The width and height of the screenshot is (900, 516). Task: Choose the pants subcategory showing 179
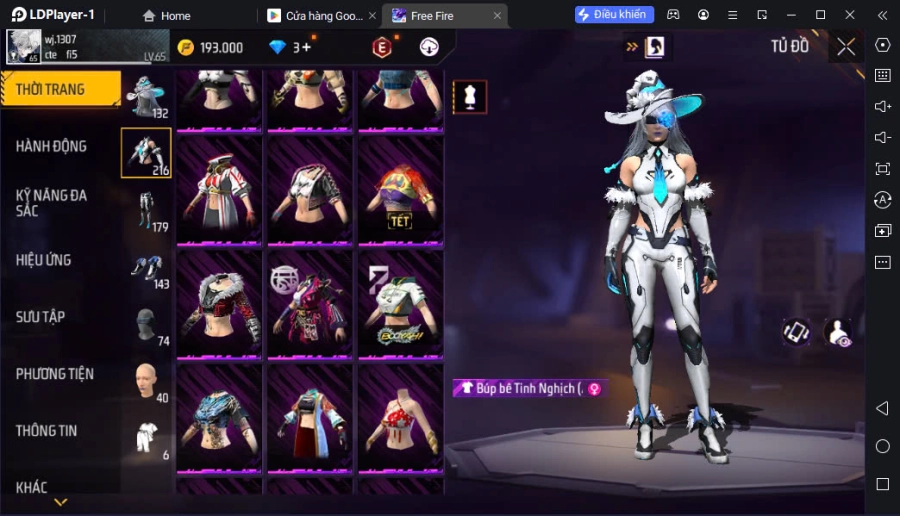point(146,211)
